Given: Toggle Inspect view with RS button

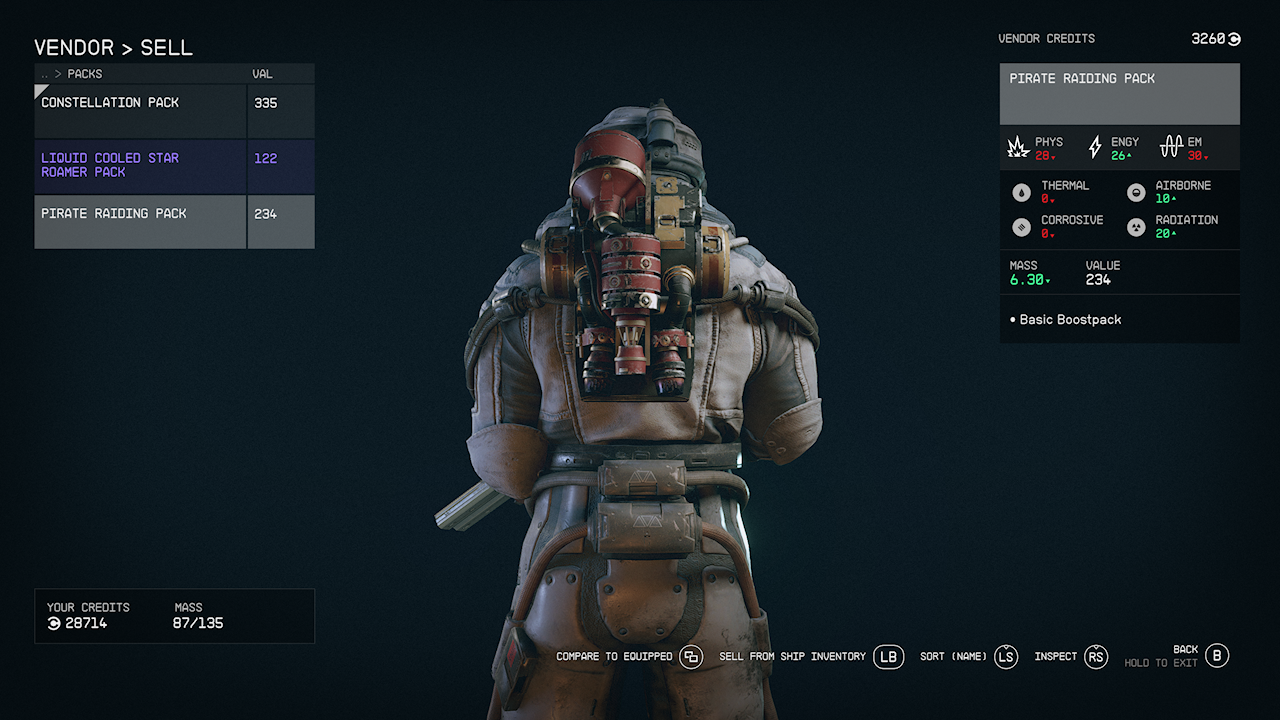Looking at the screenshot, I should tap(1096, 657).
